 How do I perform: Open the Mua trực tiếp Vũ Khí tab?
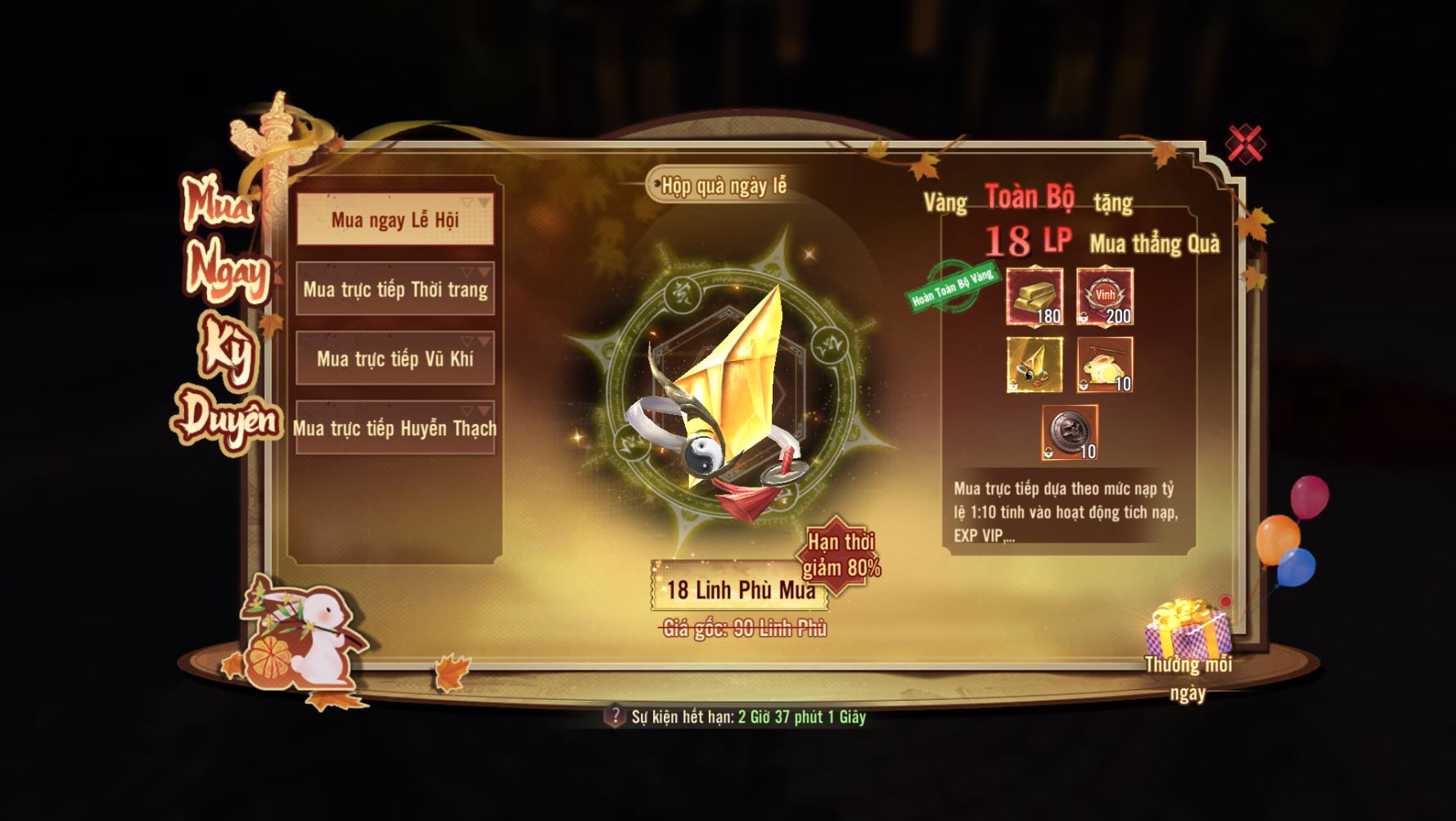pyautogui.click(x=394, y=359)
